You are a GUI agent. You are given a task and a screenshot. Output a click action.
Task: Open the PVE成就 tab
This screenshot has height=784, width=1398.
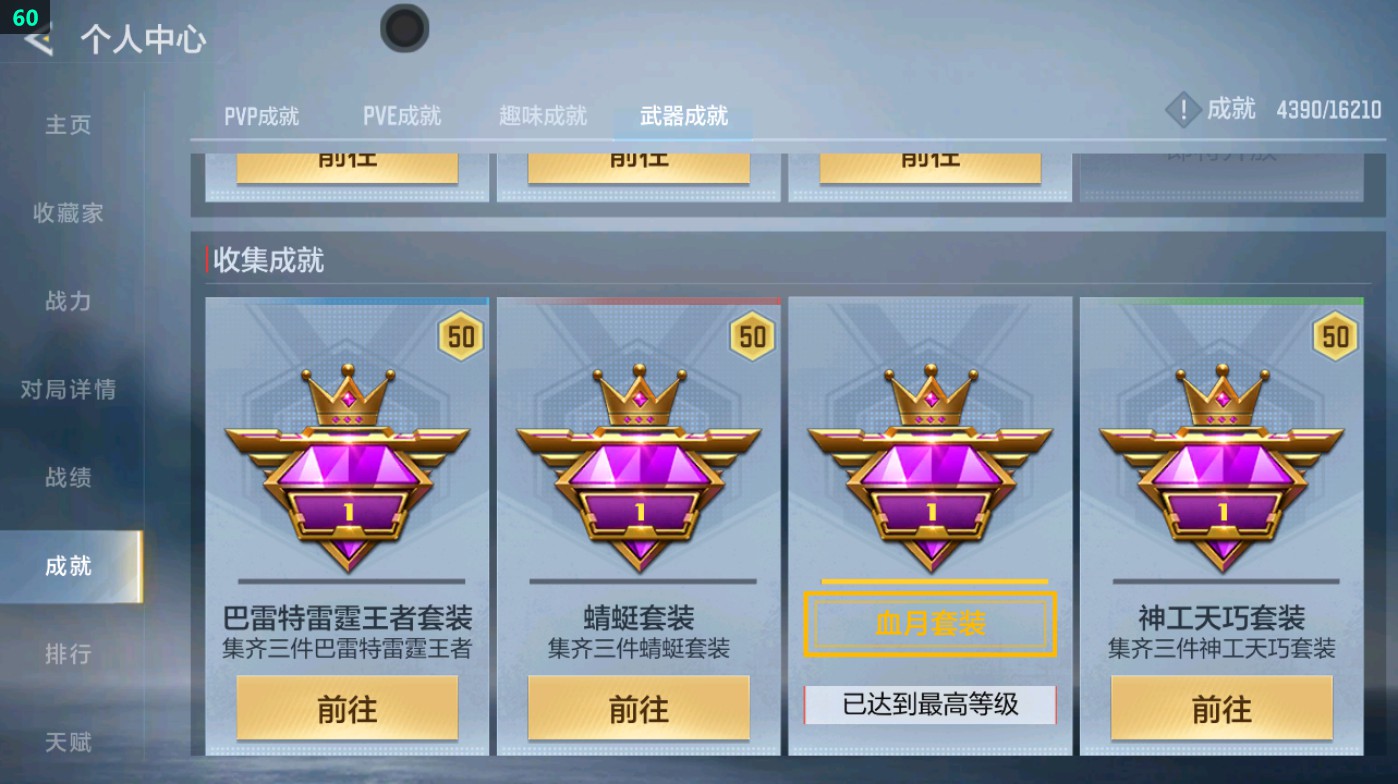pos(403,115)
